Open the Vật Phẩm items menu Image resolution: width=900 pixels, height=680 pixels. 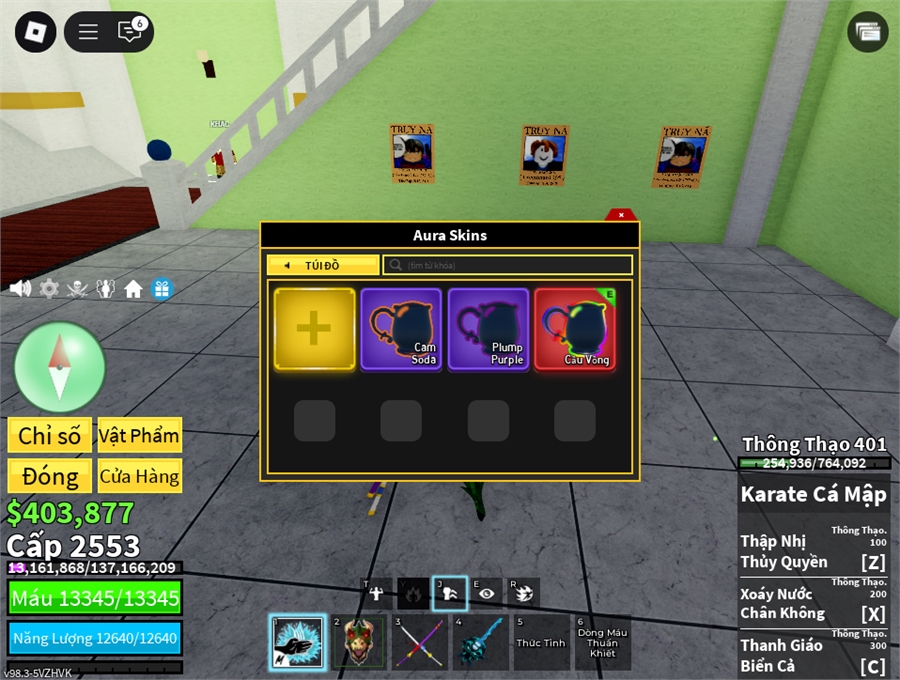coord(139,435)
